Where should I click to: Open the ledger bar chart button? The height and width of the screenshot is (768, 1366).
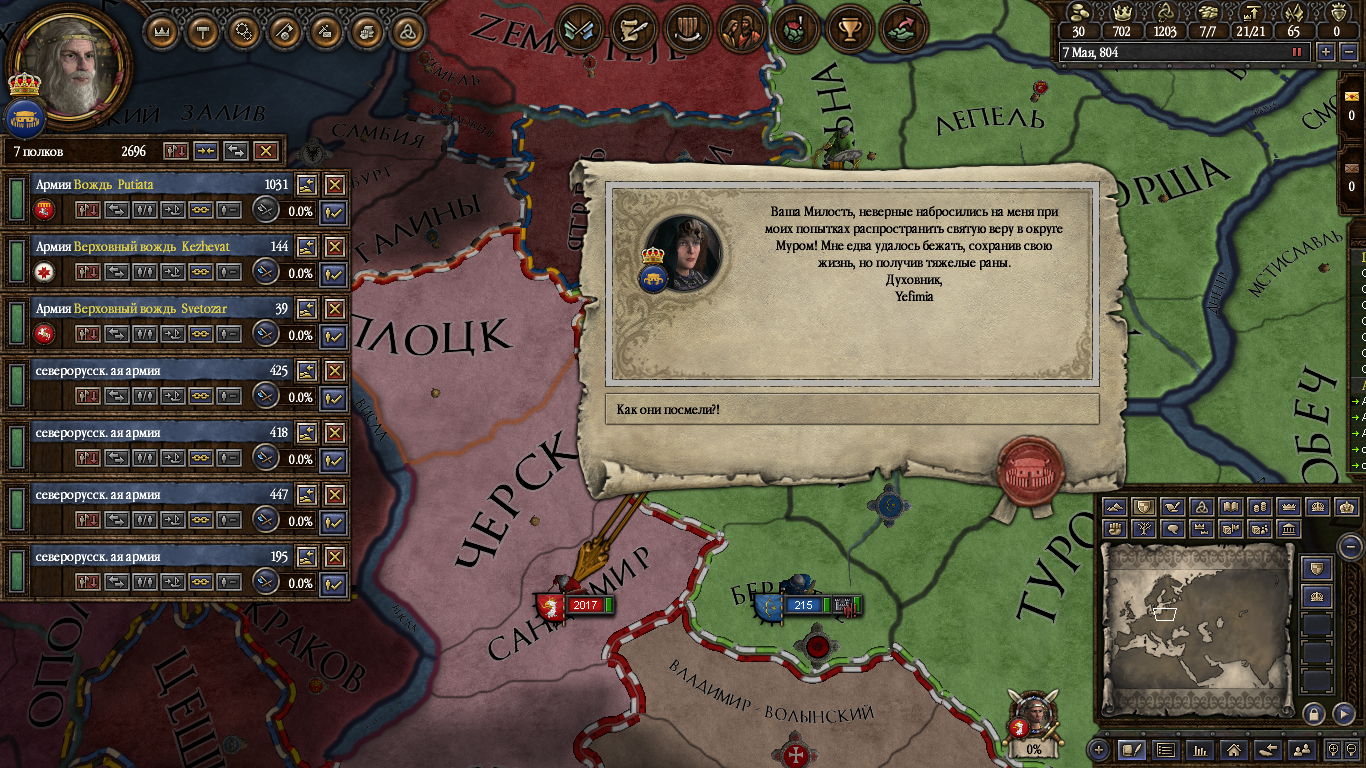pyautogui.click(x=1199, y=748)
